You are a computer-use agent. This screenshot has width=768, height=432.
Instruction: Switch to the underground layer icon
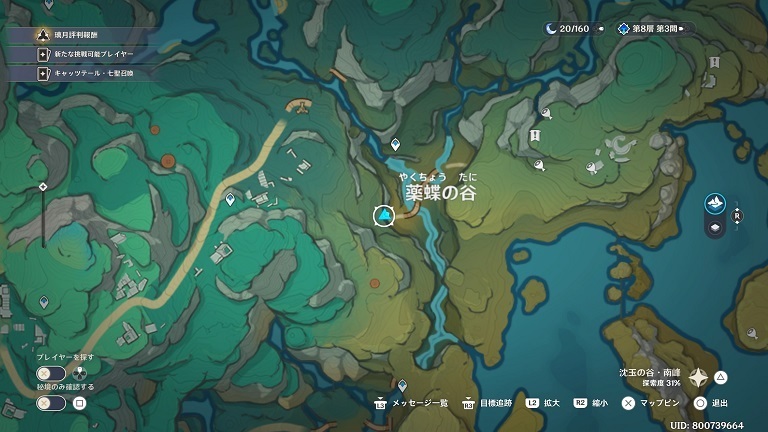[x=715, y=228]
